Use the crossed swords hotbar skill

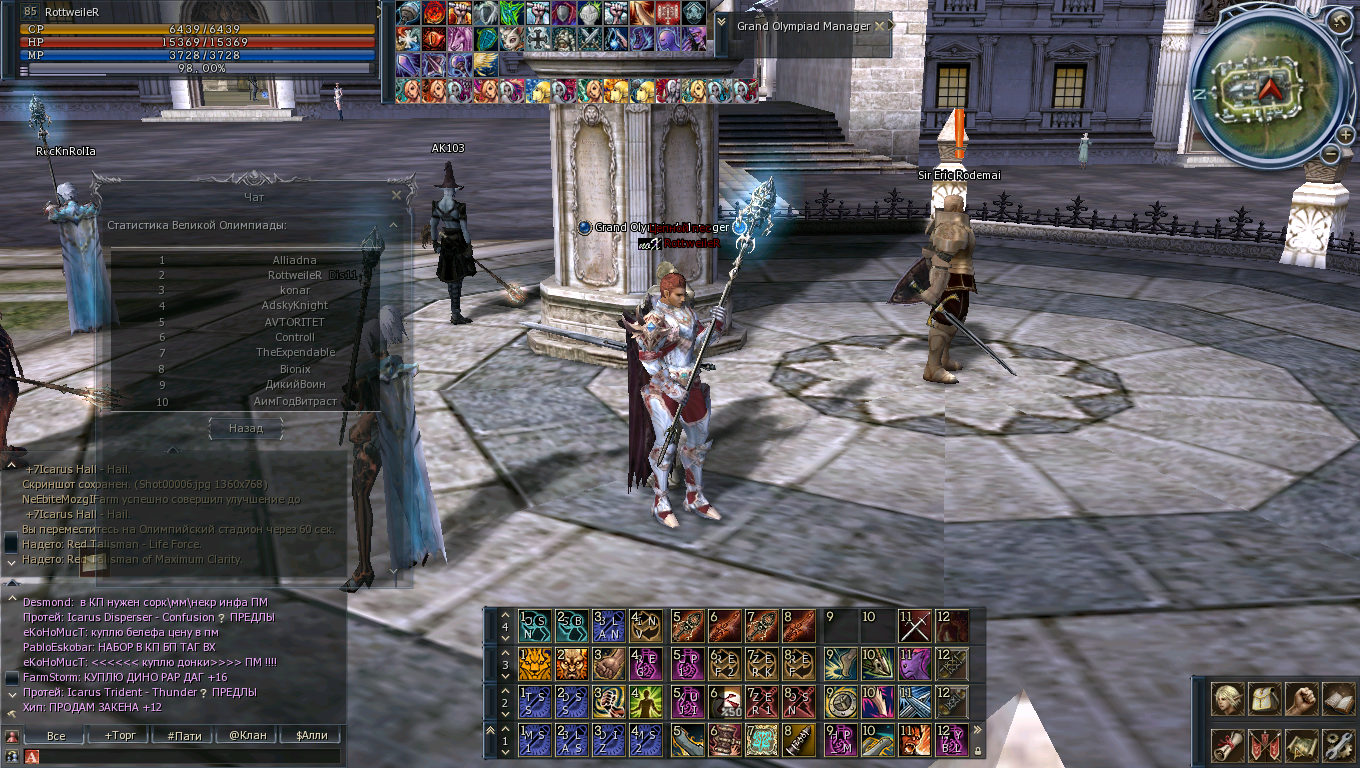pos(914,626)
